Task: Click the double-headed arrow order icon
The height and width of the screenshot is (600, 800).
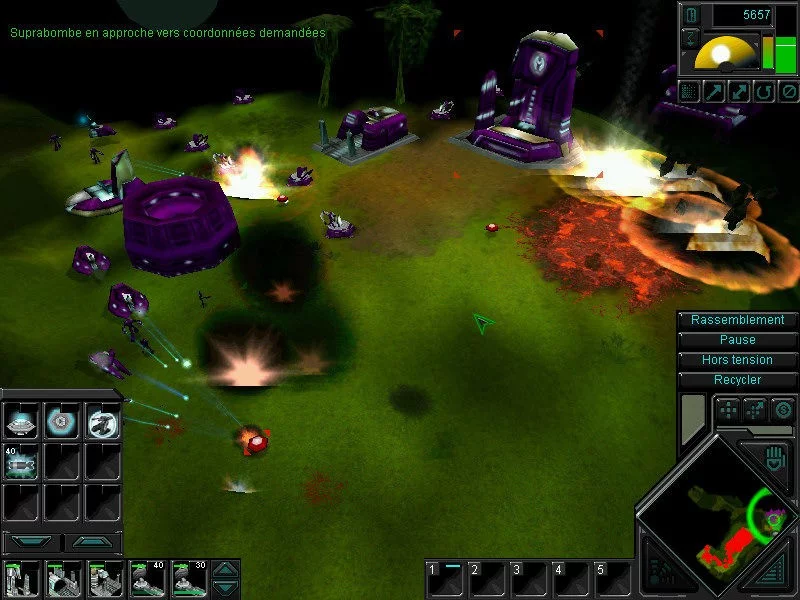Action: (737, 92)
